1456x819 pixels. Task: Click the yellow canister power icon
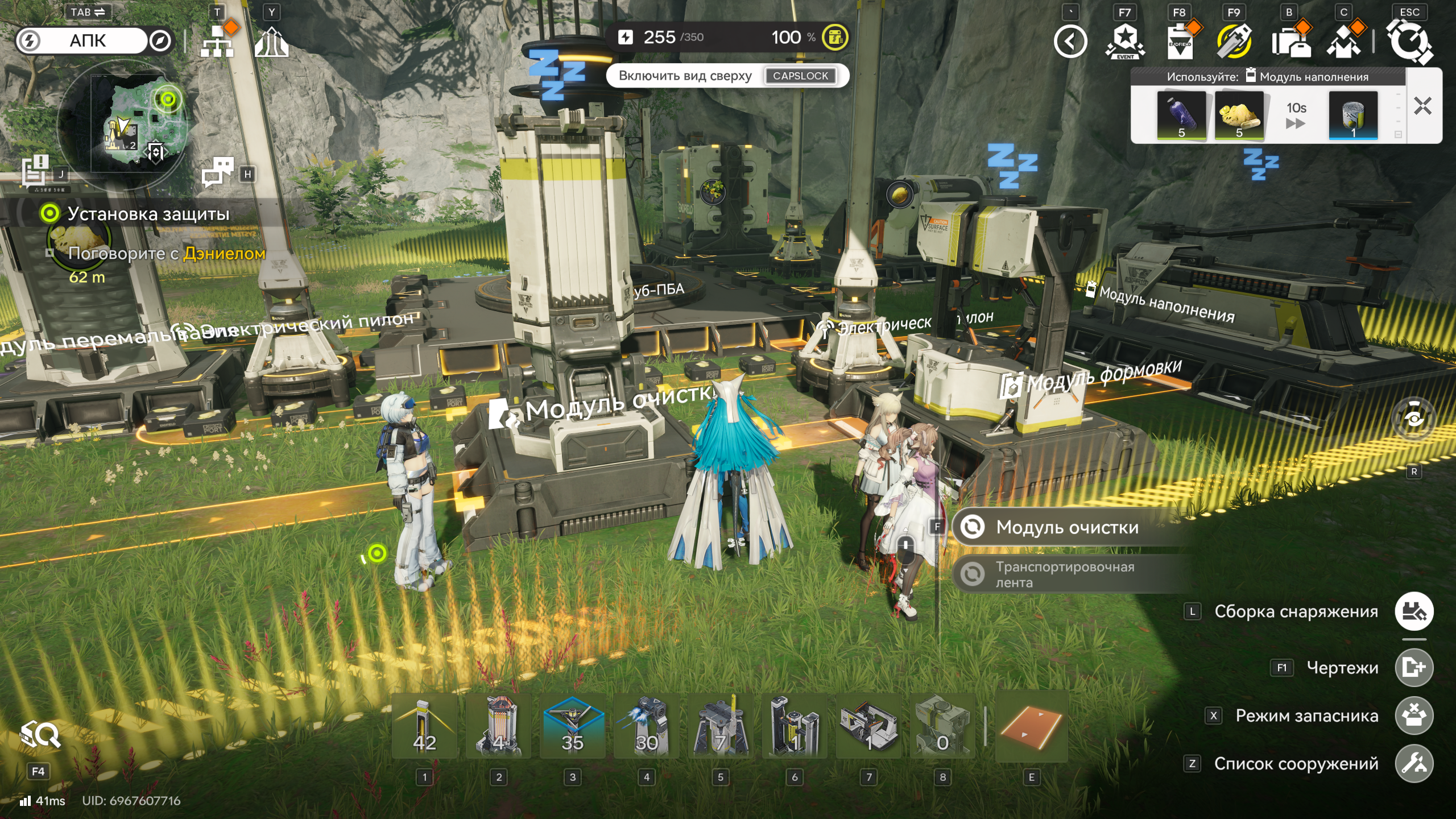click(x=835, y=38)
